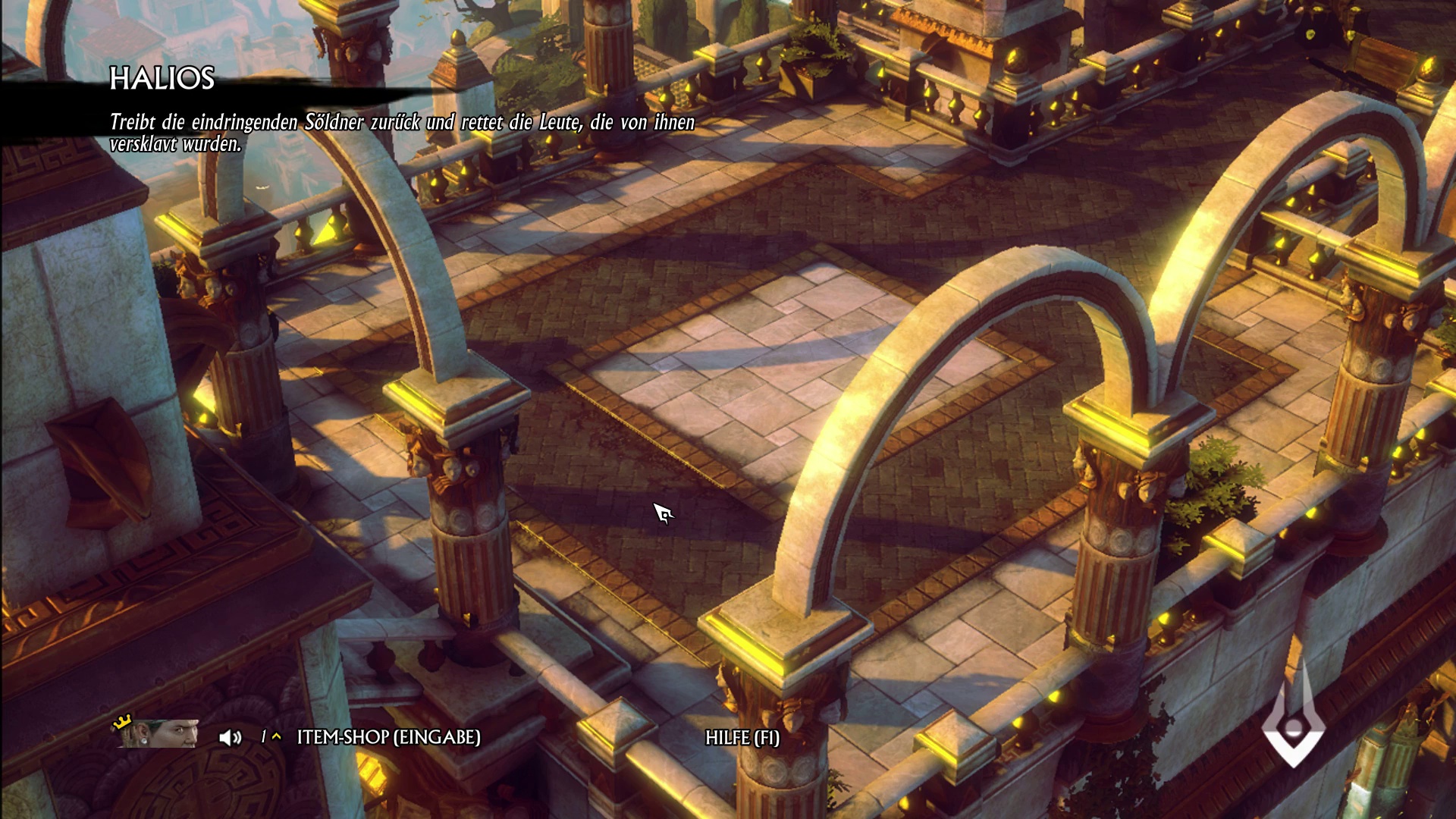Screen dimensions: 1456x819
Task: Toggle the speaker sound icon
Action: 230,737
